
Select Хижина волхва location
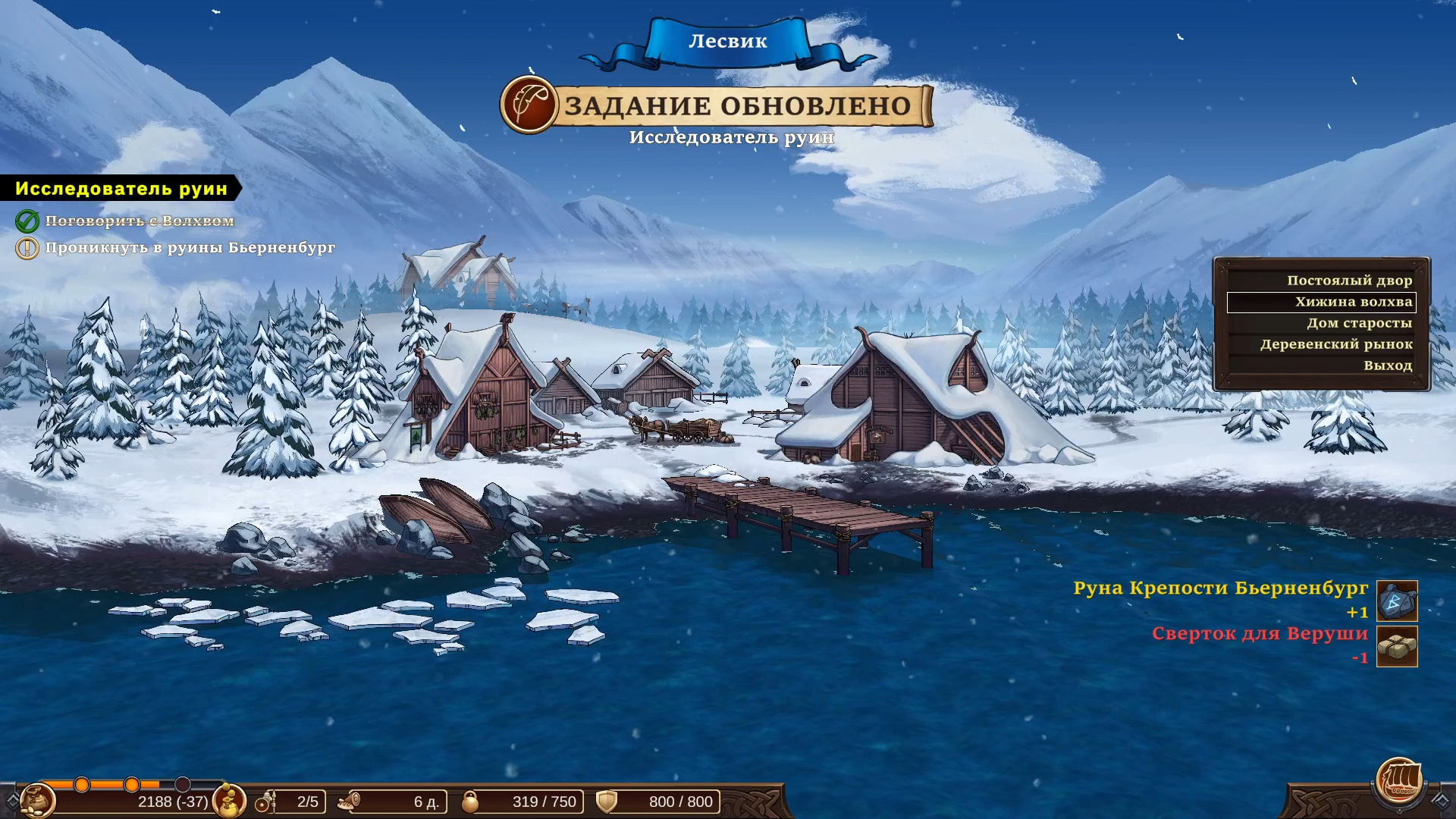click(1353, 302)
